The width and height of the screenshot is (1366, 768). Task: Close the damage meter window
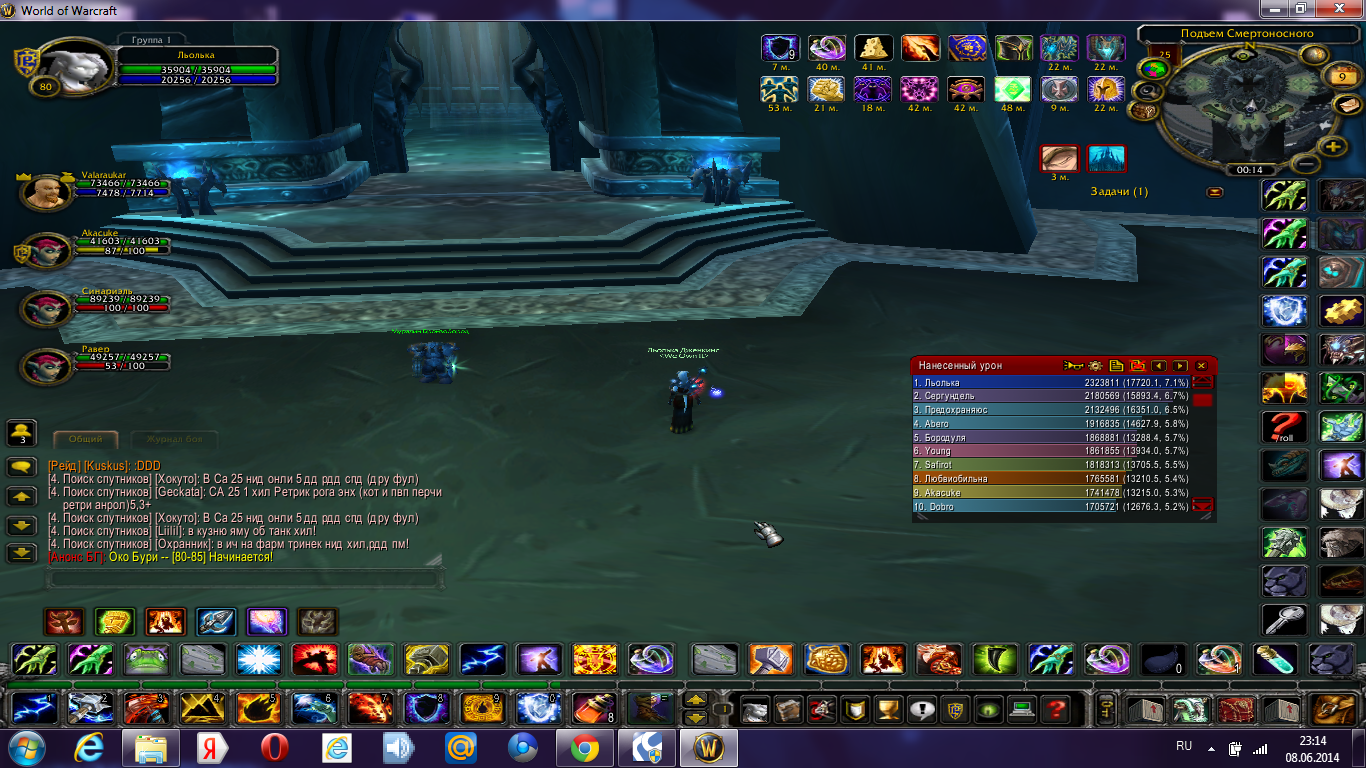pyautogui.click(x=1201, y=366)
